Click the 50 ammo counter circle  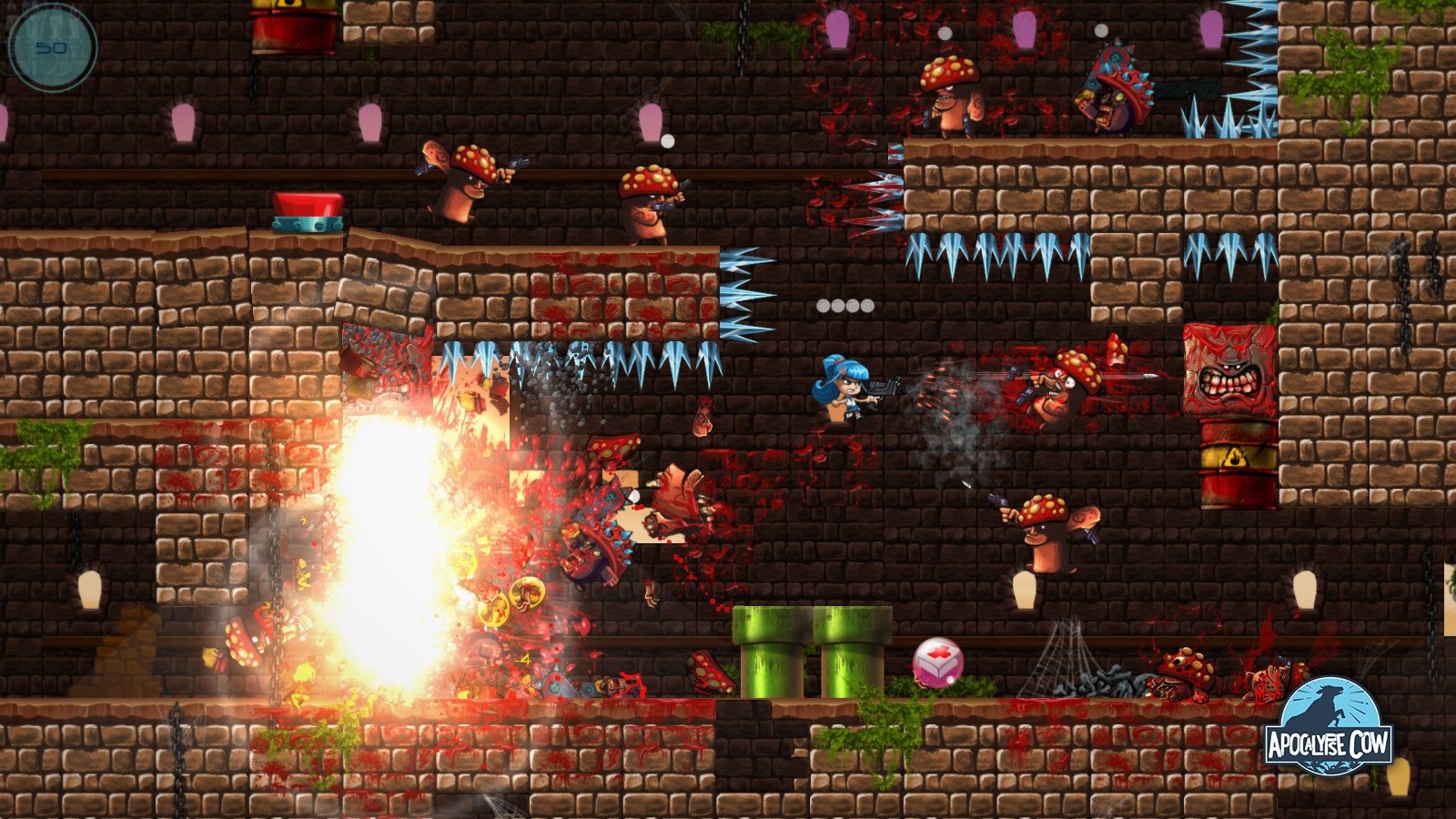point(55,45)
